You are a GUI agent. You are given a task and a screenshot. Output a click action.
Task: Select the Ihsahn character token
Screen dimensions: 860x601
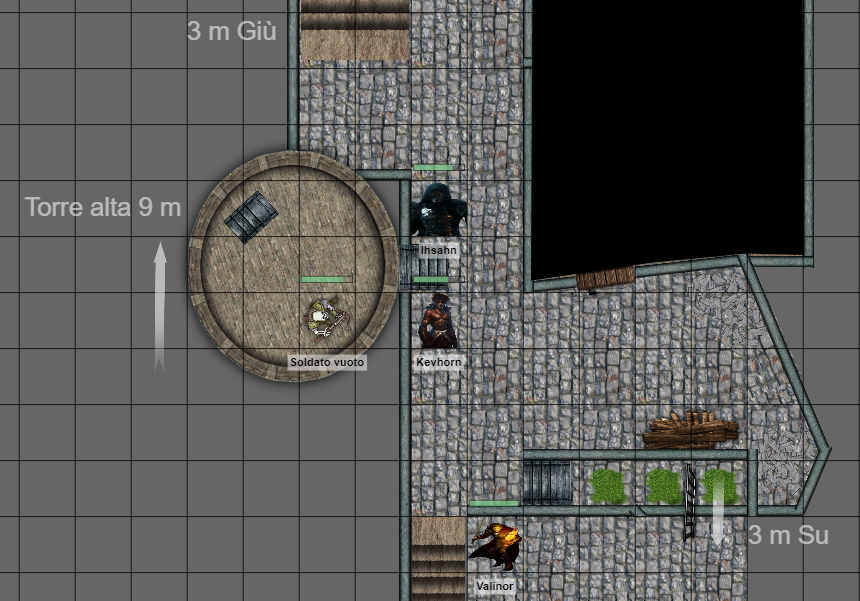438,209
